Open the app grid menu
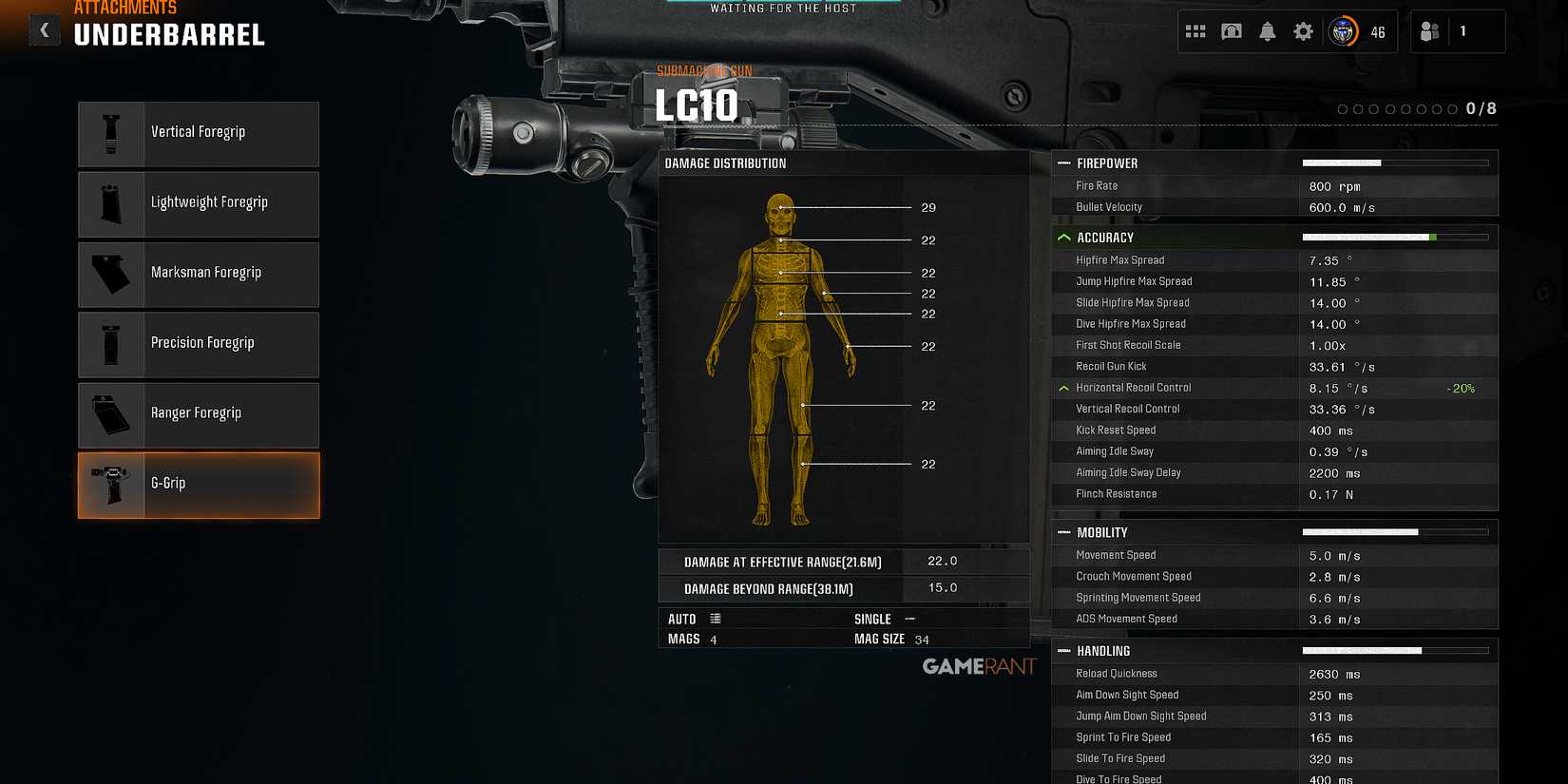 [1195, 31]
